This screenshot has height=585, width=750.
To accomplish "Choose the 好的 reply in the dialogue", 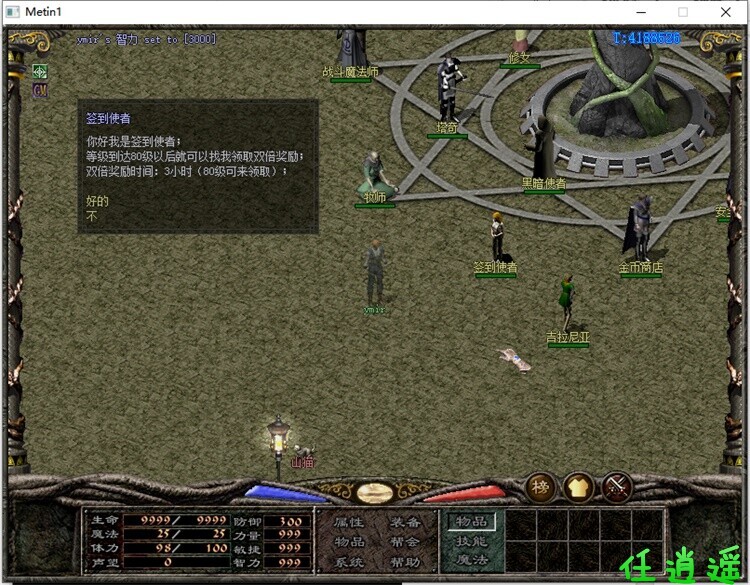I will point(97,202).
